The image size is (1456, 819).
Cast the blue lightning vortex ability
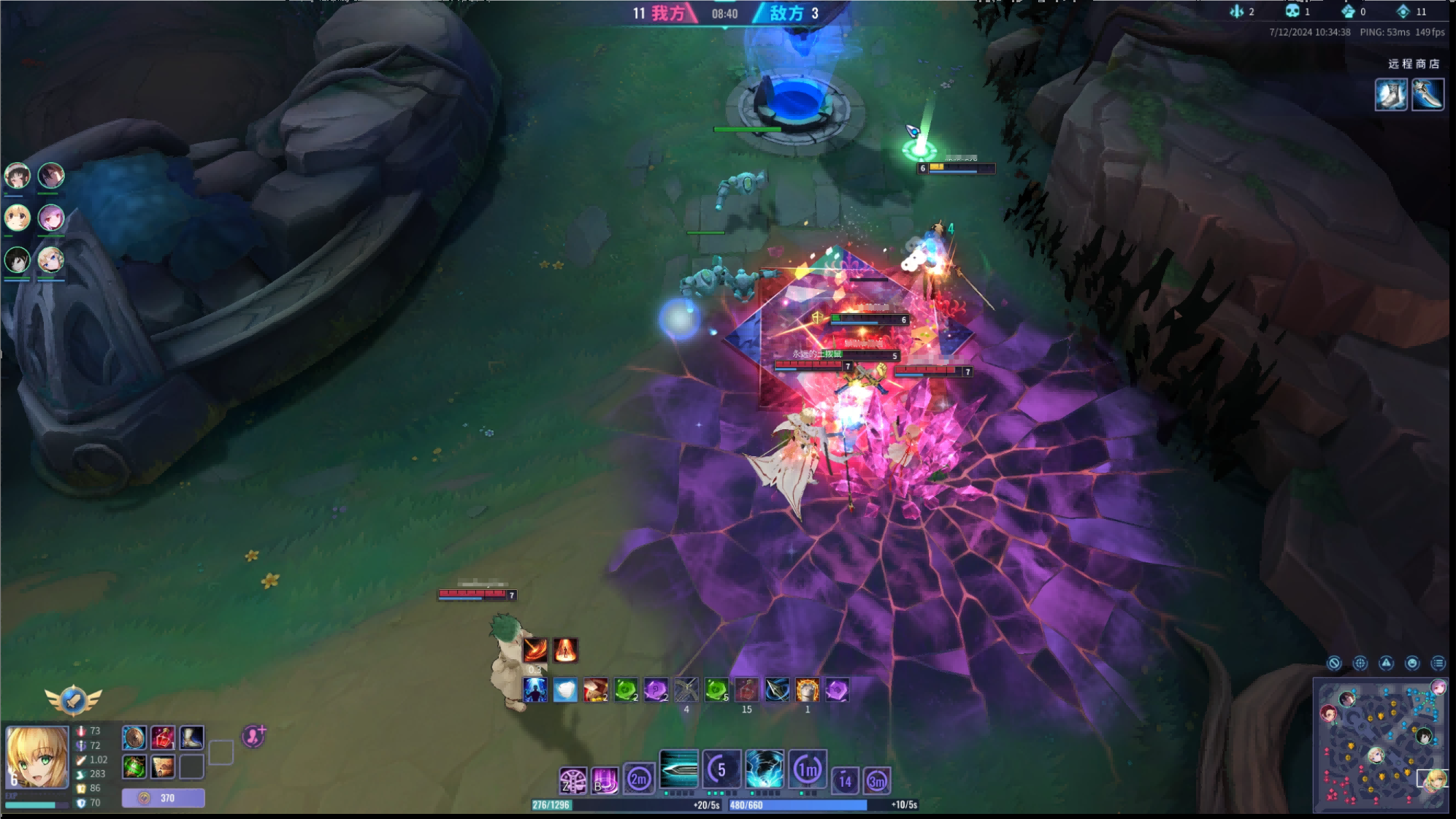point(765,769)
